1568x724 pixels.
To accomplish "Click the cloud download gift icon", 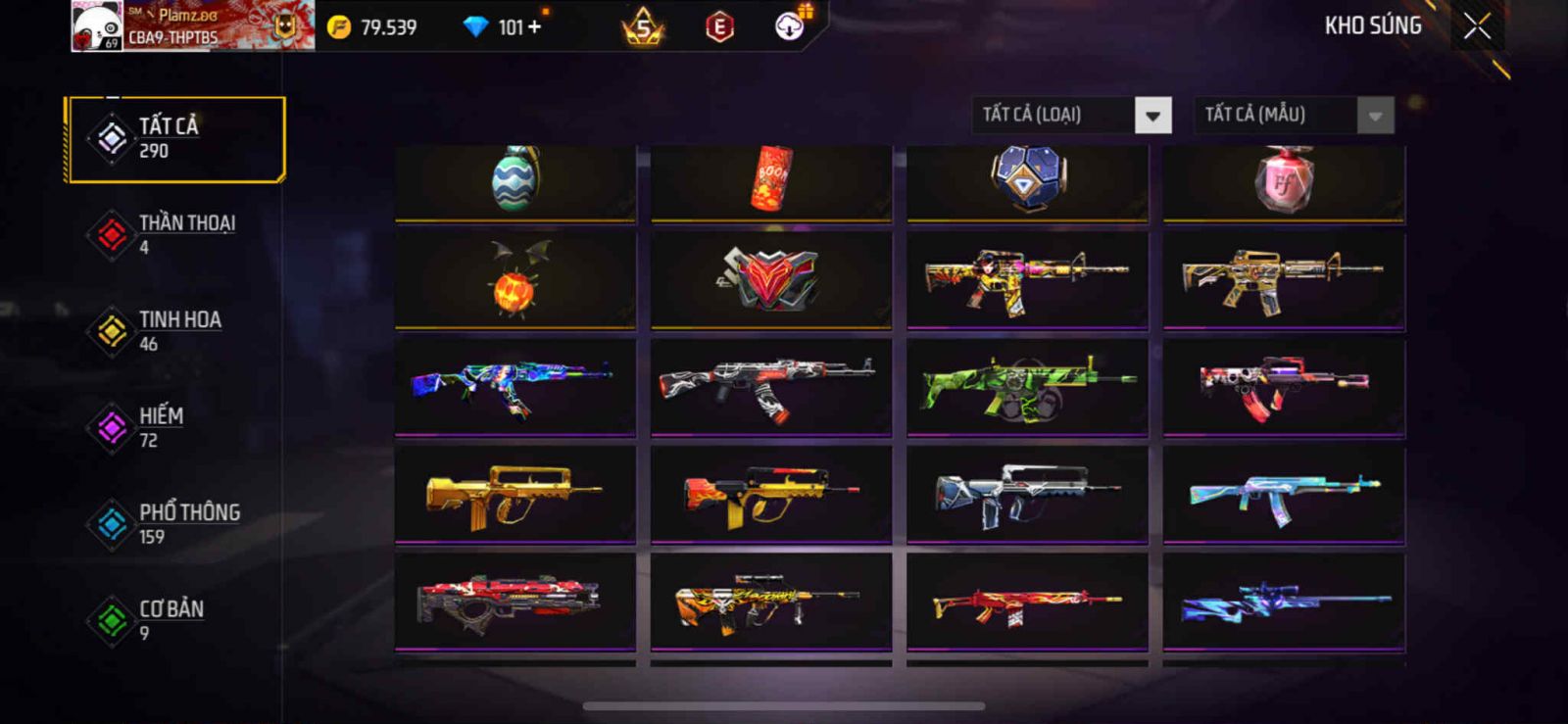I will tap(790, 26).
